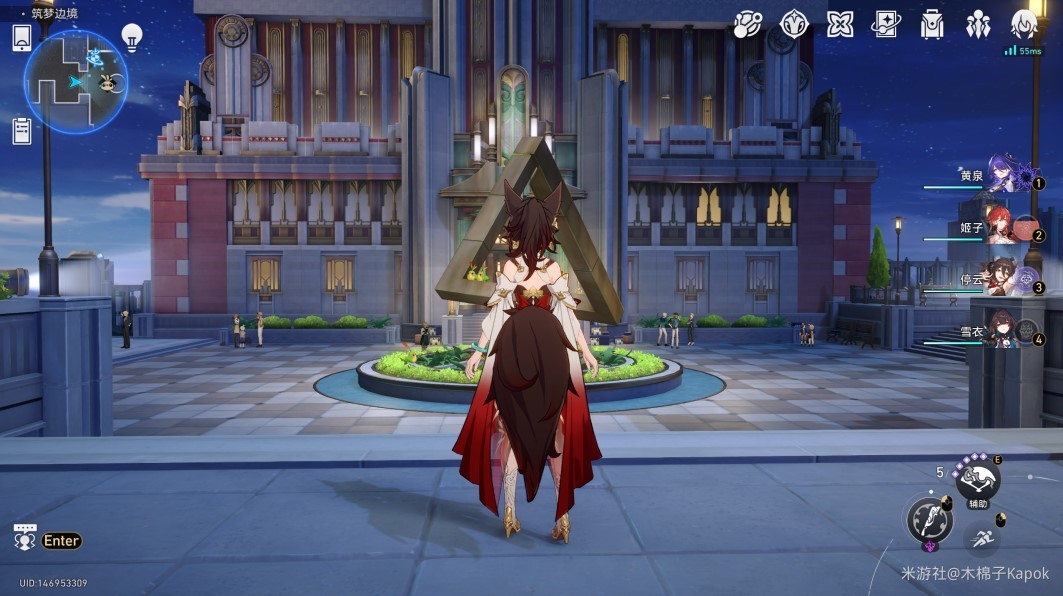Open the mission clipboard icon

point(22,130)
